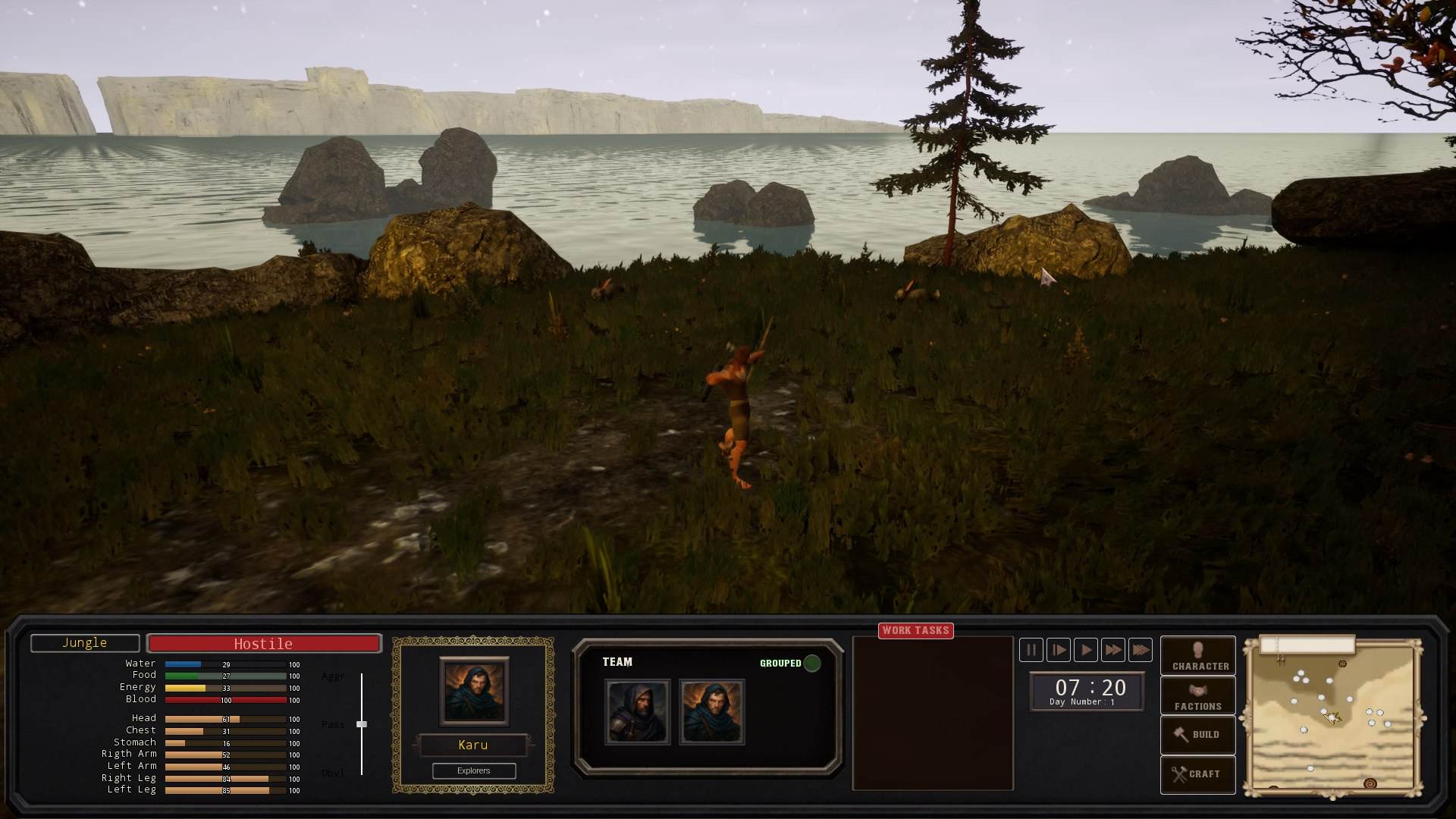
Task: Pause the game time
Action: pos(1031,650)
